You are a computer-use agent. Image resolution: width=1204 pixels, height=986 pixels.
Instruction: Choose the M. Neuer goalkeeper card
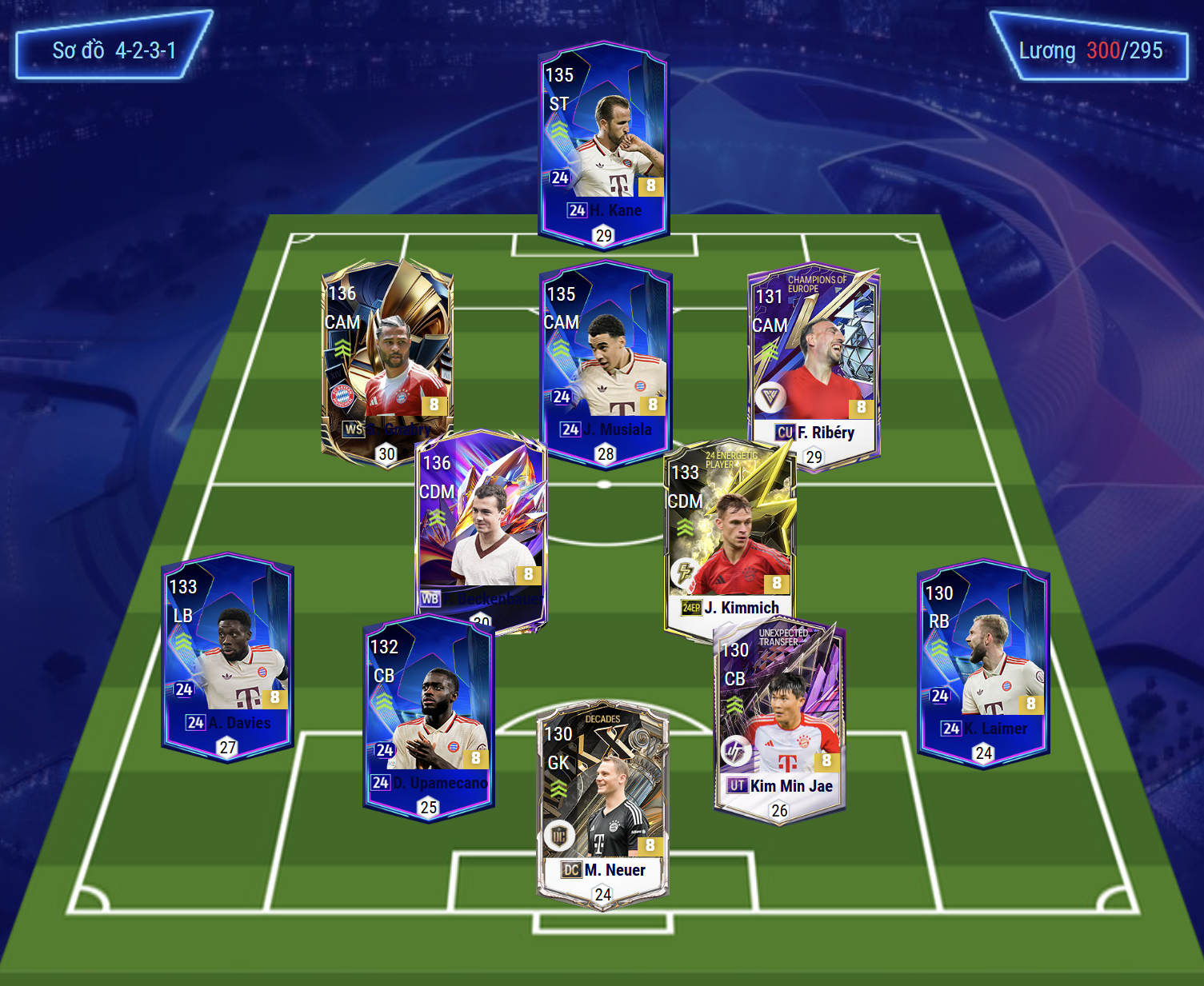pyautogui.click(x=604, y=804)
